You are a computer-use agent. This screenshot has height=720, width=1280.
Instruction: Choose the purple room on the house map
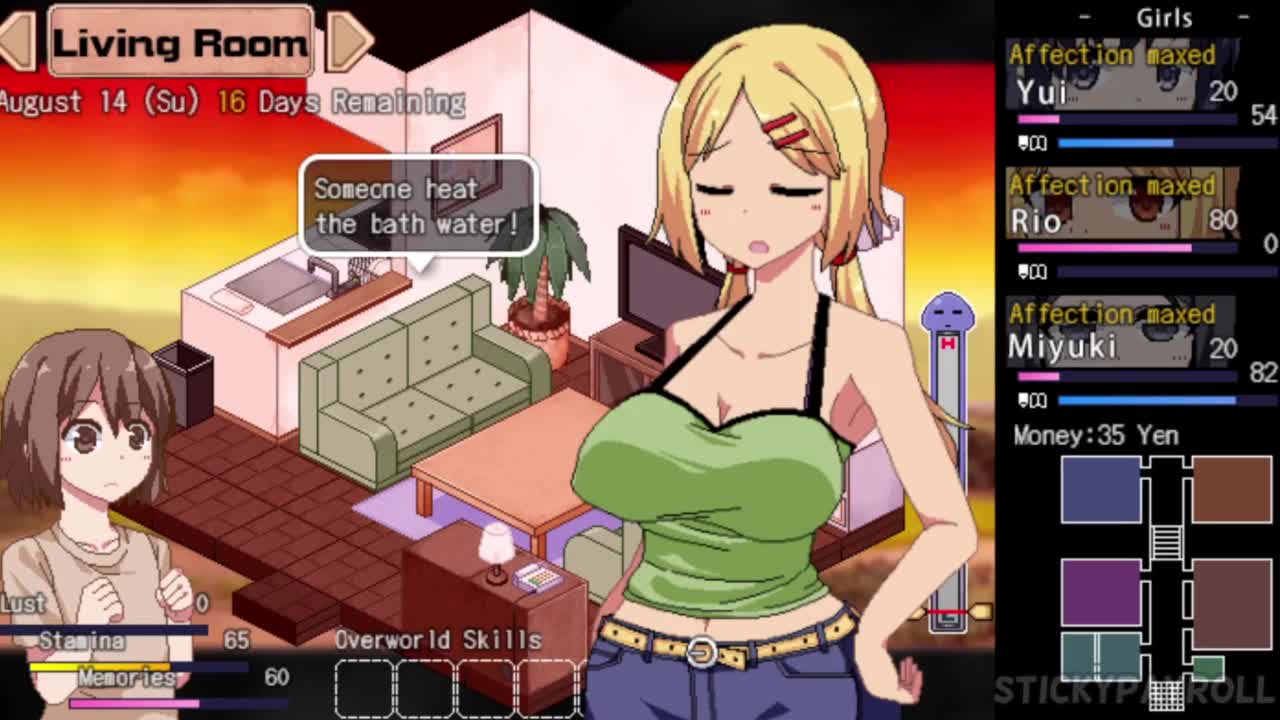(x=1100, y=592)
